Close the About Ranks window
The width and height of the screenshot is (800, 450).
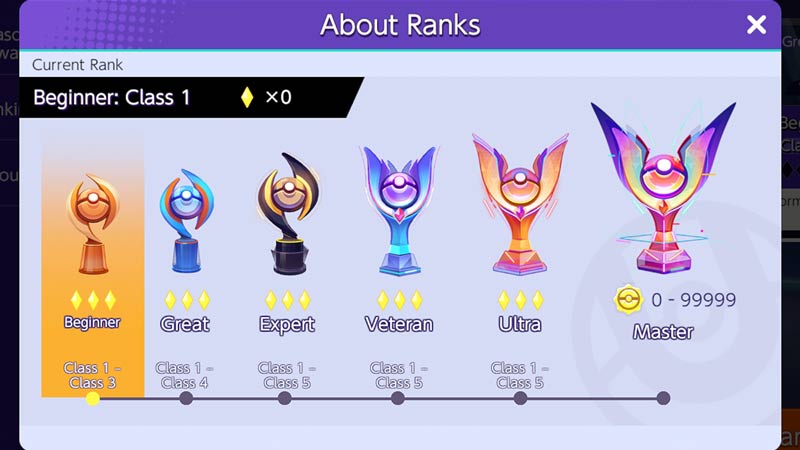coord(756,25)
